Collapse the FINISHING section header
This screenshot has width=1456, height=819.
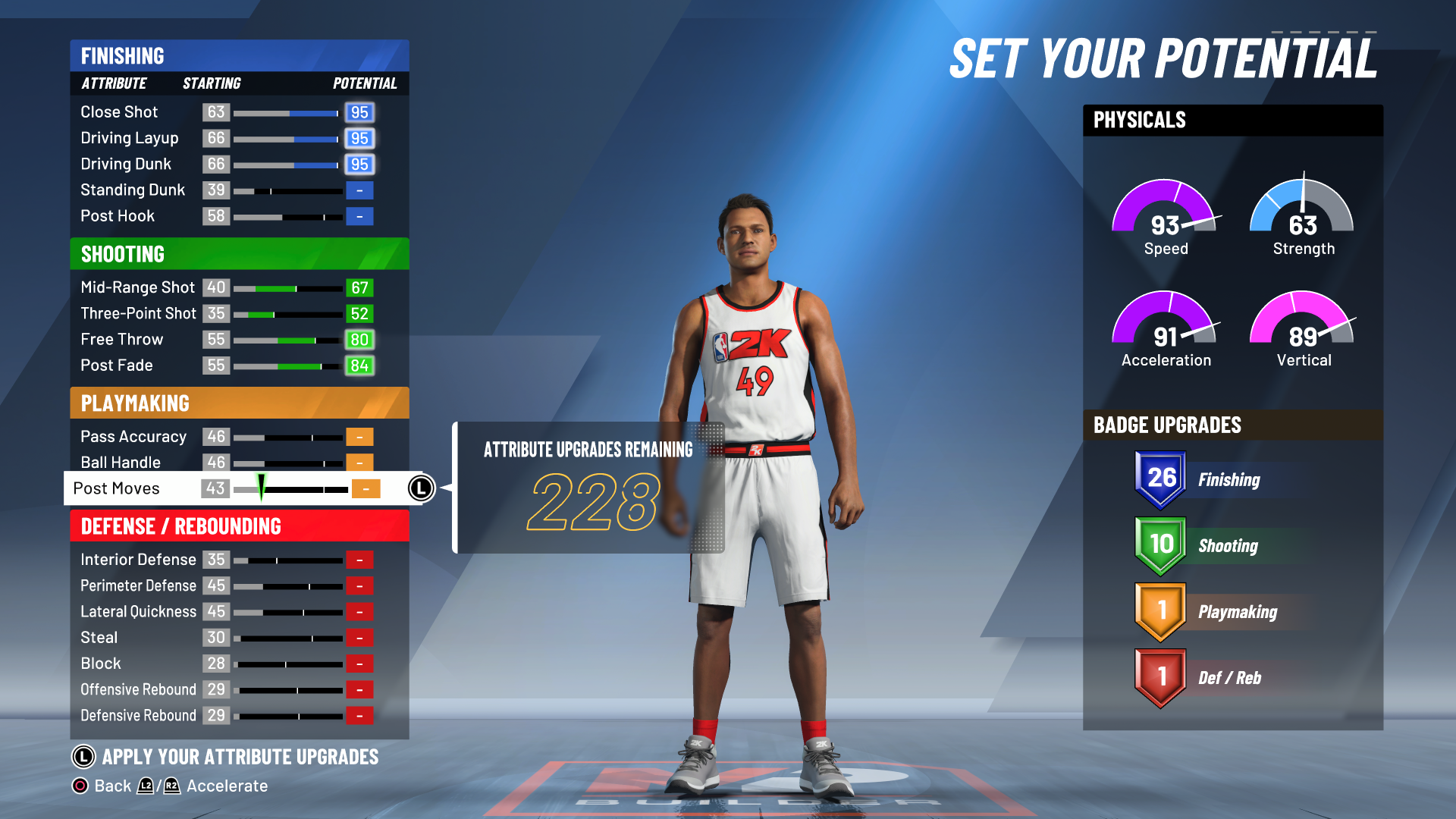tap(239, 55)
